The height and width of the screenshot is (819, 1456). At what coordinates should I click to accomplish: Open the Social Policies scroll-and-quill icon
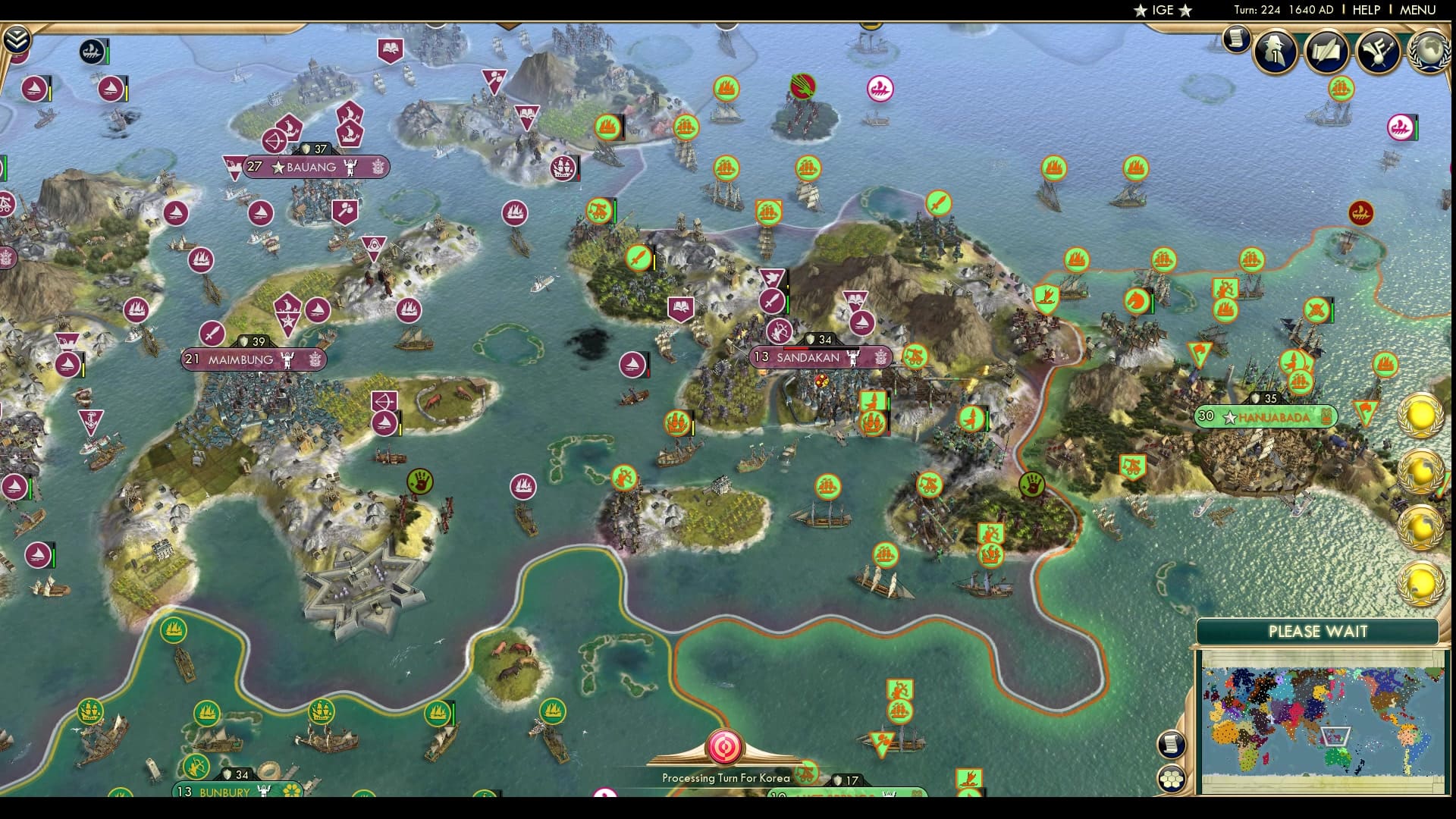pyautogui.click(x=1326, y=52)
